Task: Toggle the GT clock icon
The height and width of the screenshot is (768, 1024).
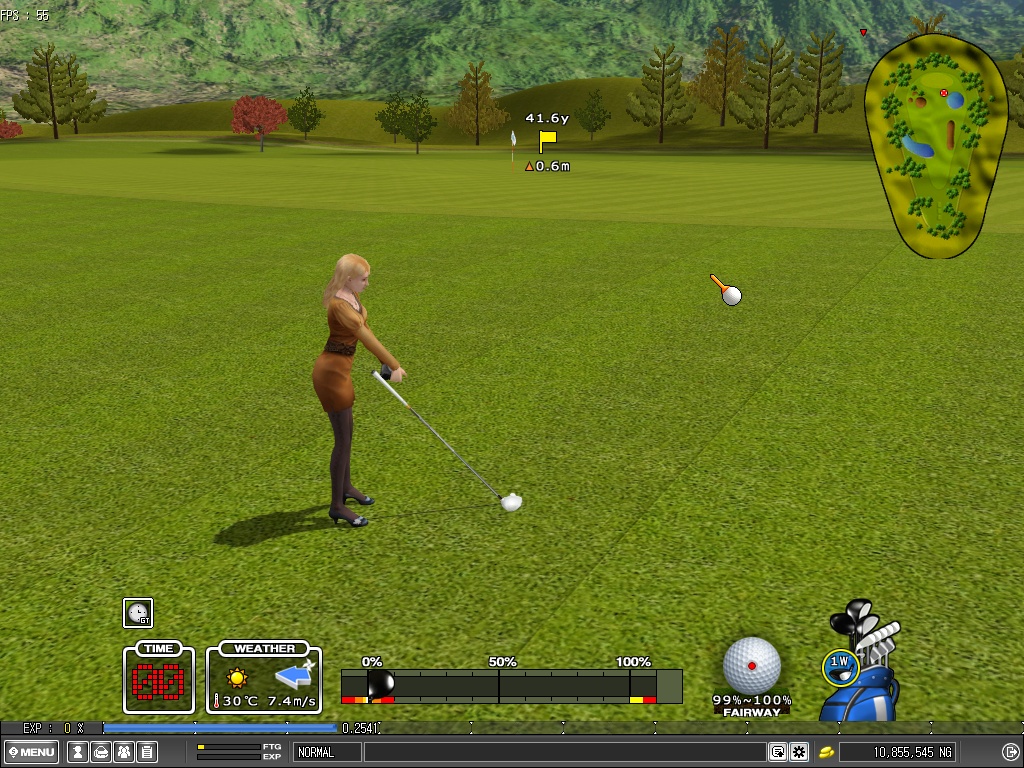Action: coord(138,613)
